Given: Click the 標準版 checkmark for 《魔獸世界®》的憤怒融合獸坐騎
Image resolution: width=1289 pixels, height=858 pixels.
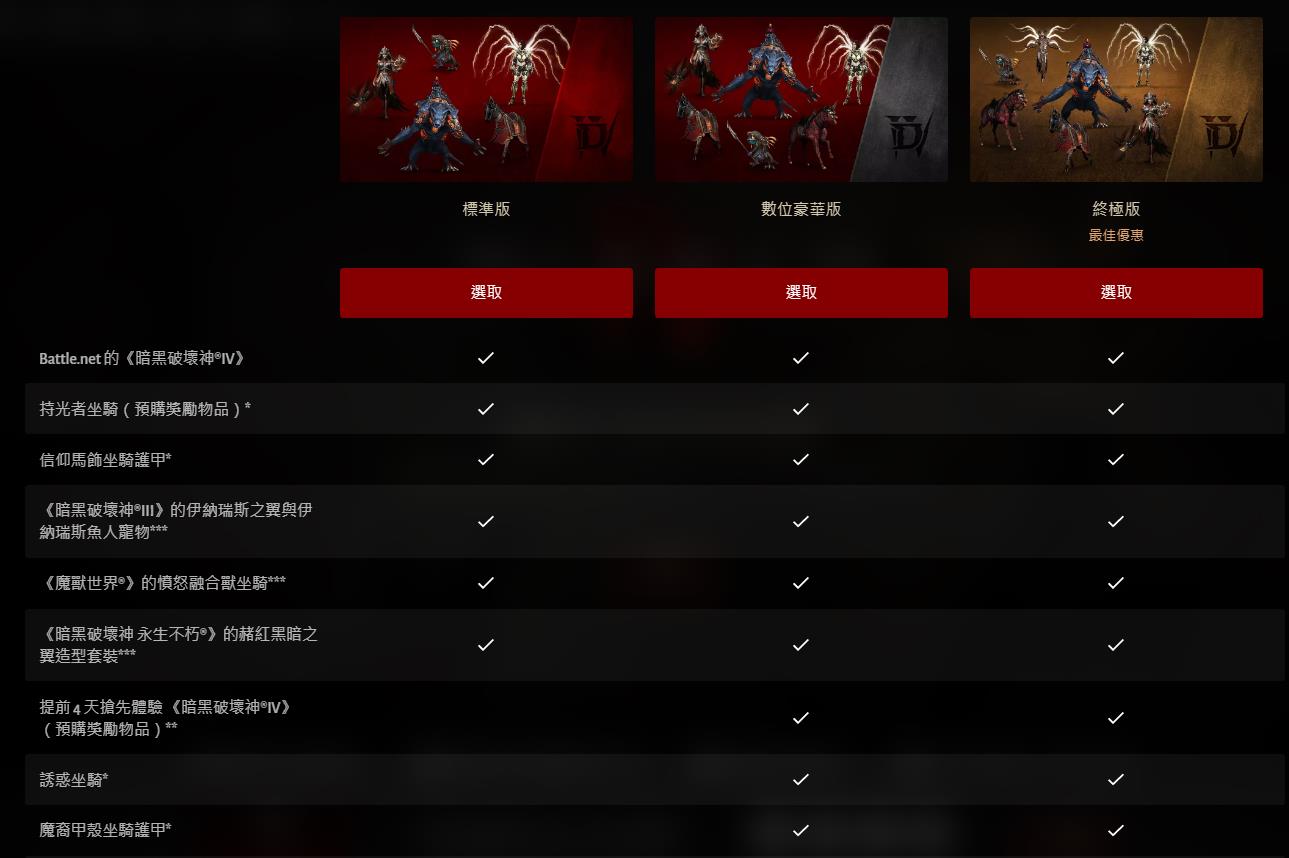Looking at the screenshot, I should (x=486, y=582).
